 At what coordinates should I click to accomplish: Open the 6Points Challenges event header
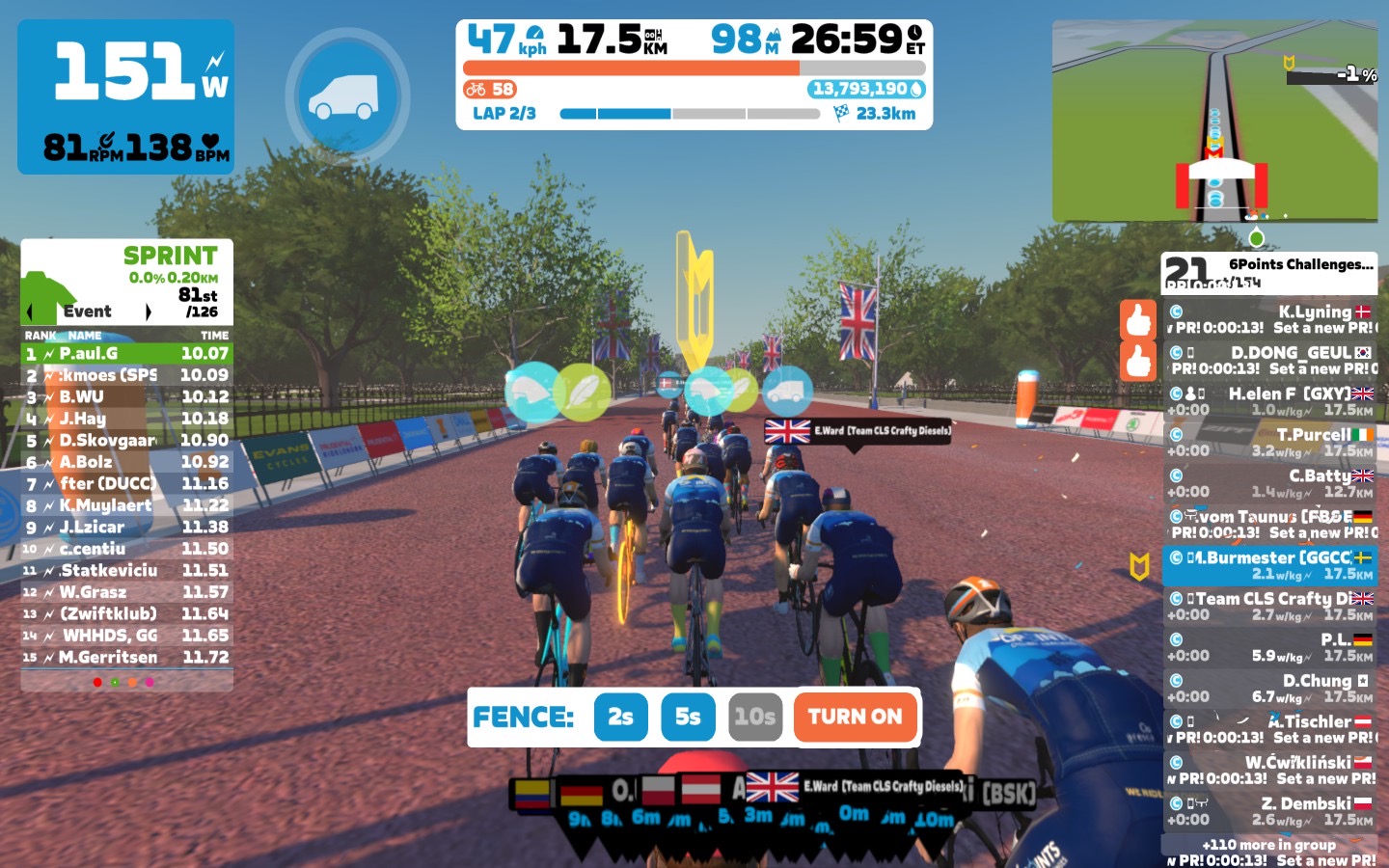tap(1269, 273)
